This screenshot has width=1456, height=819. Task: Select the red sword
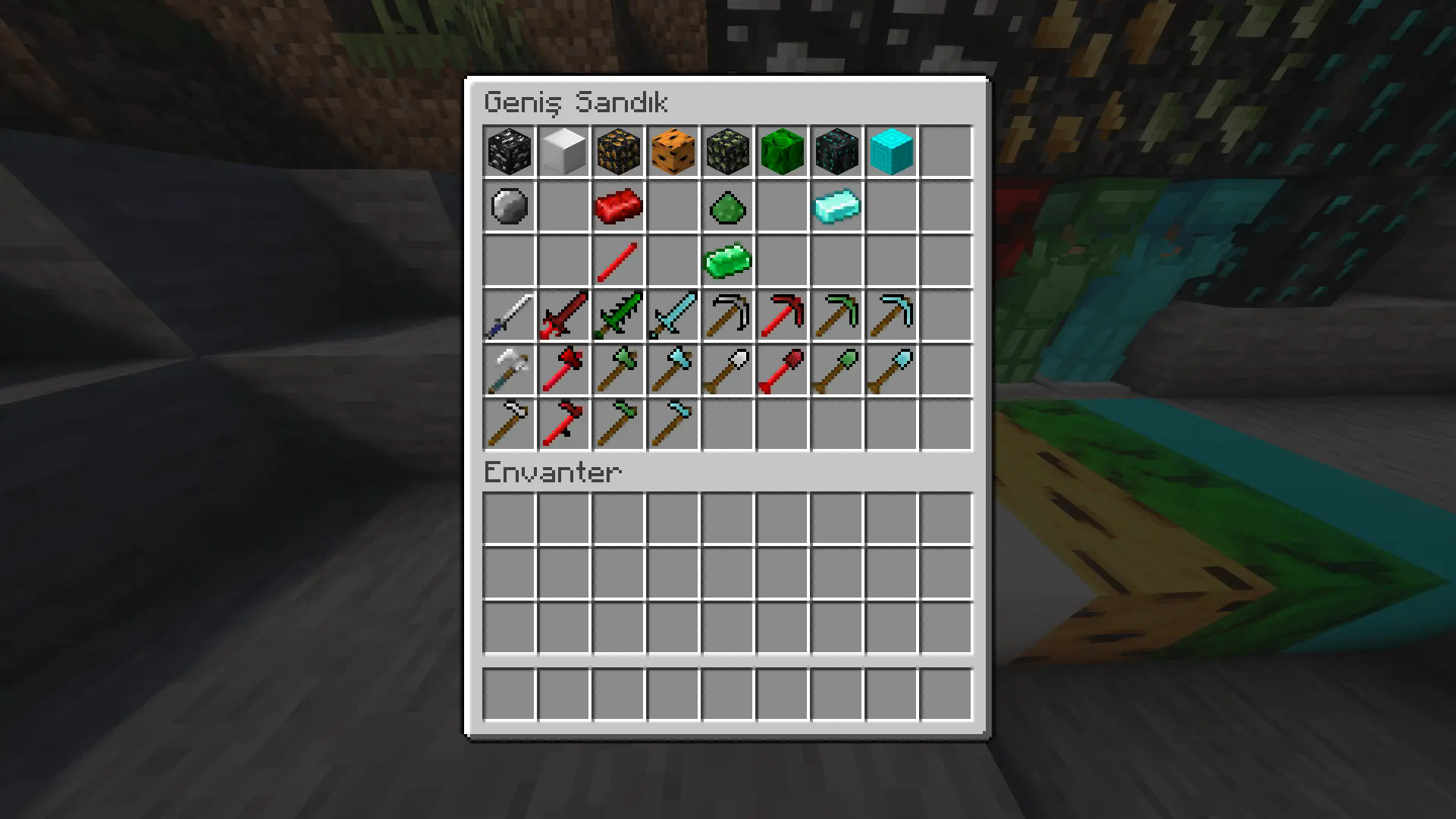coord(564,315)
